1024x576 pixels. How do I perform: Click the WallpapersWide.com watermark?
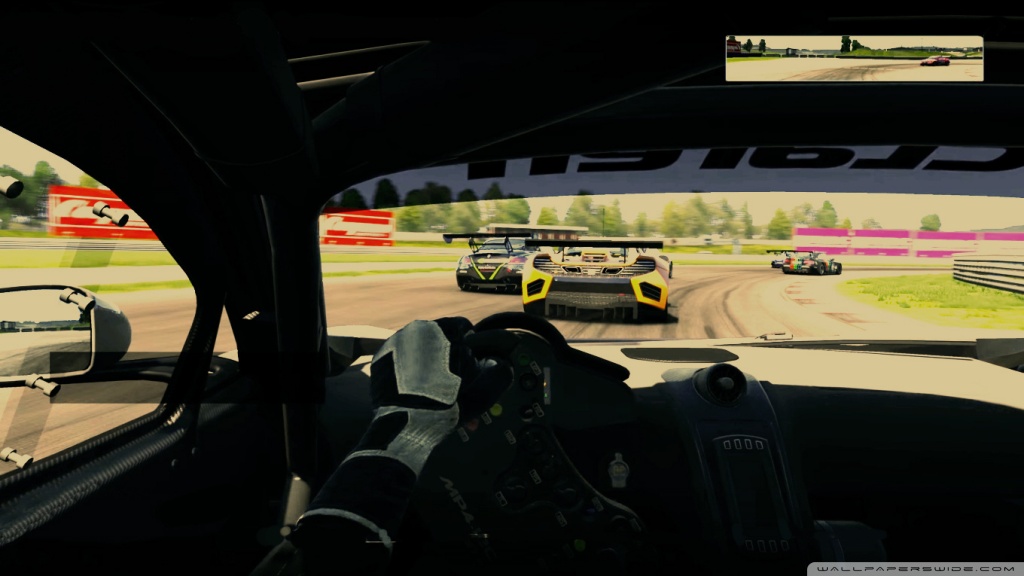[917, 568]
